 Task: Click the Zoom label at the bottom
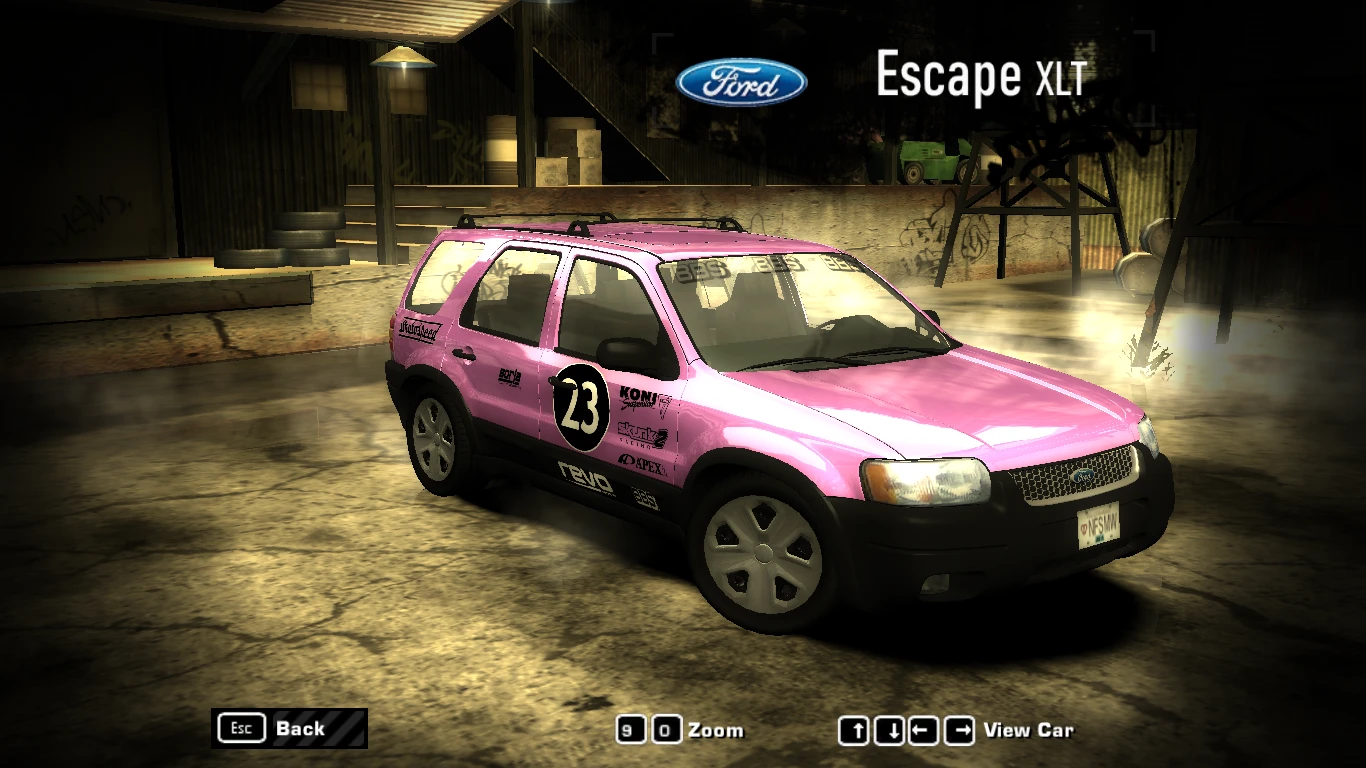coord(716,731)
